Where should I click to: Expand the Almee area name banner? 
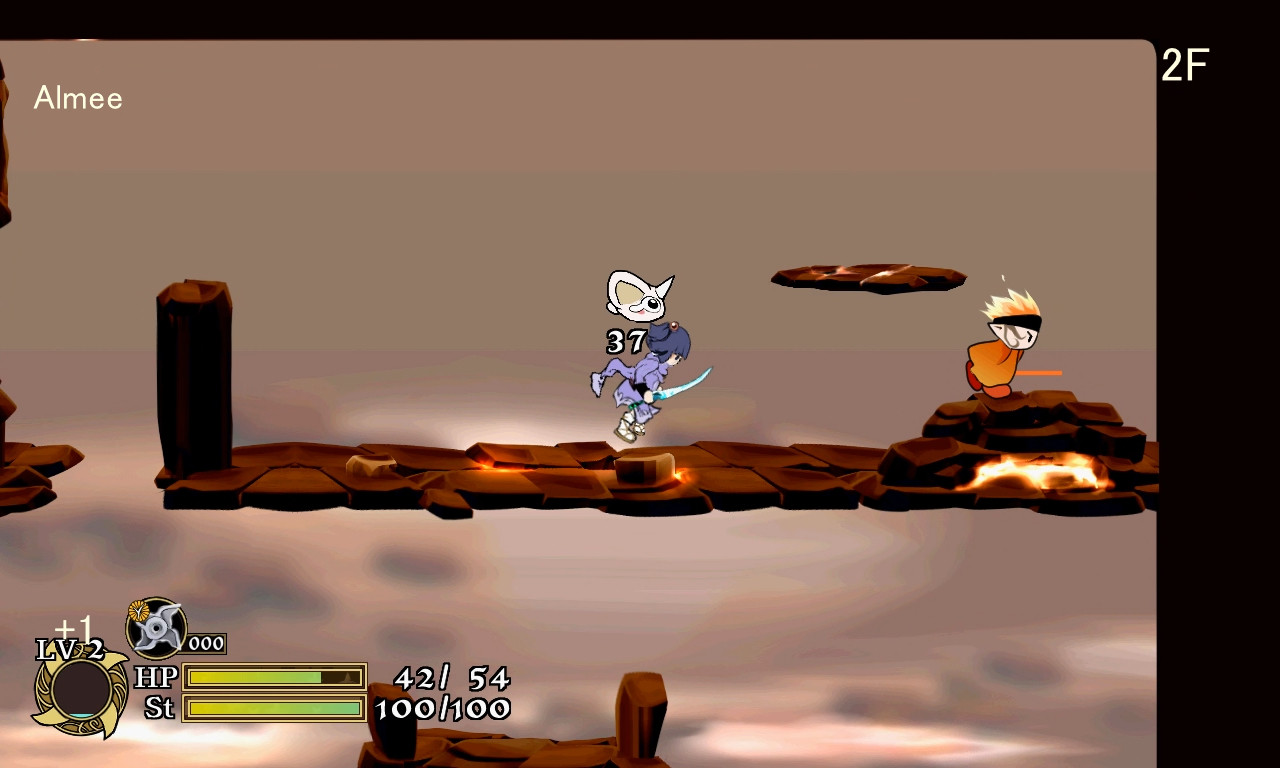tap(78, 98)
